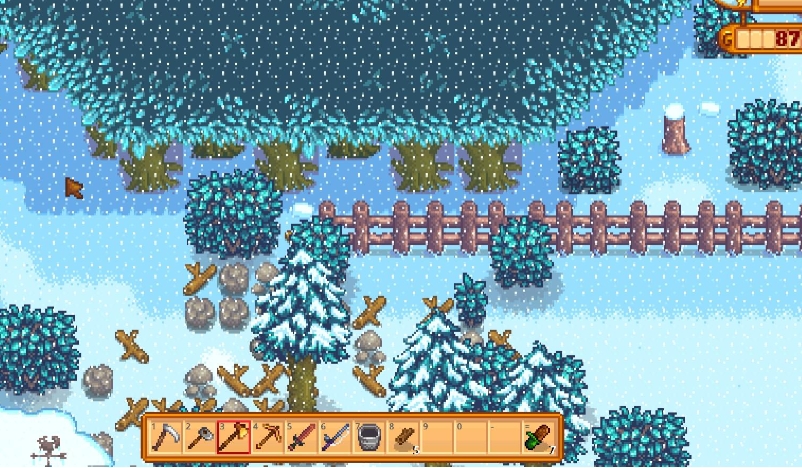Switch to the pickaxe tool

267,437
